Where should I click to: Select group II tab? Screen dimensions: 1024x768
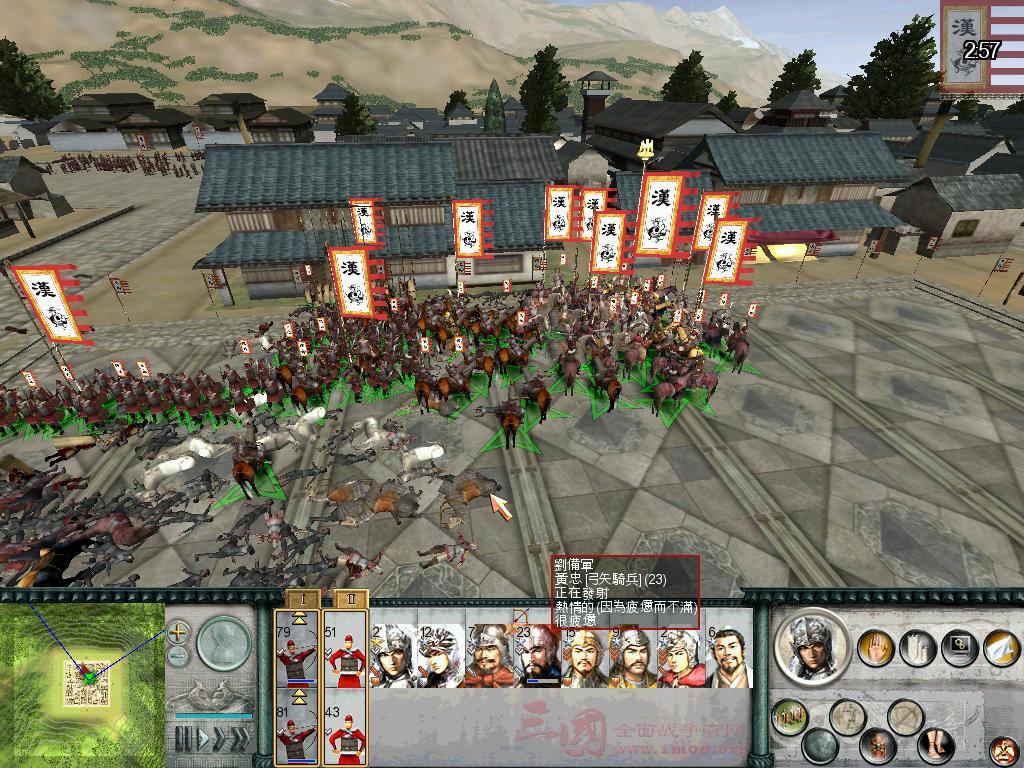coord(350,599)
